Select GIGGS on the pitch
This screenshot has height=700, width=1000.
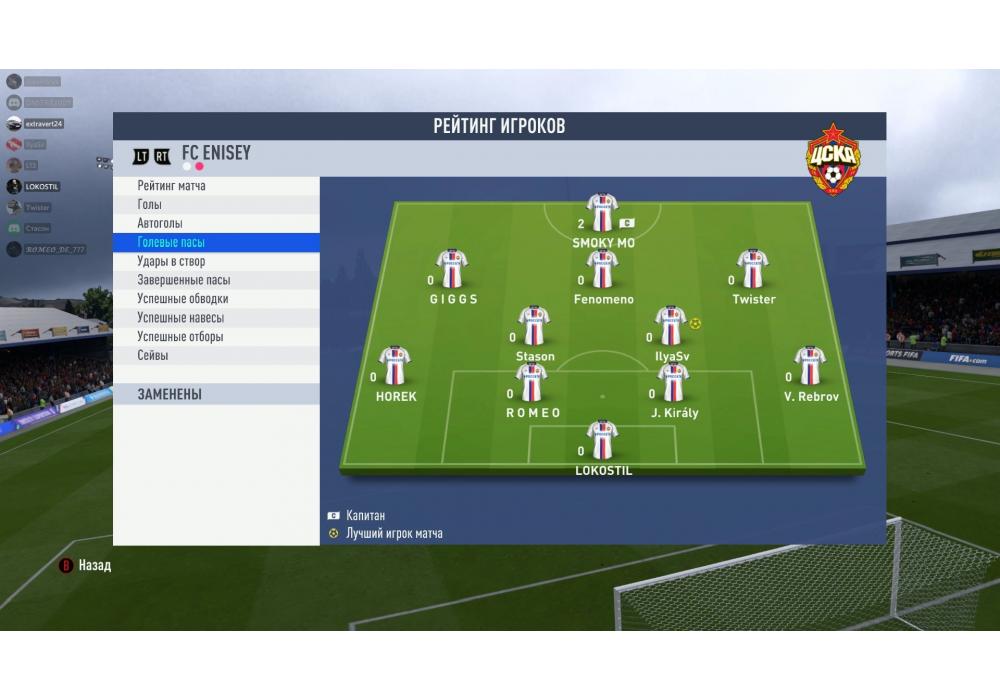(453, 270)
